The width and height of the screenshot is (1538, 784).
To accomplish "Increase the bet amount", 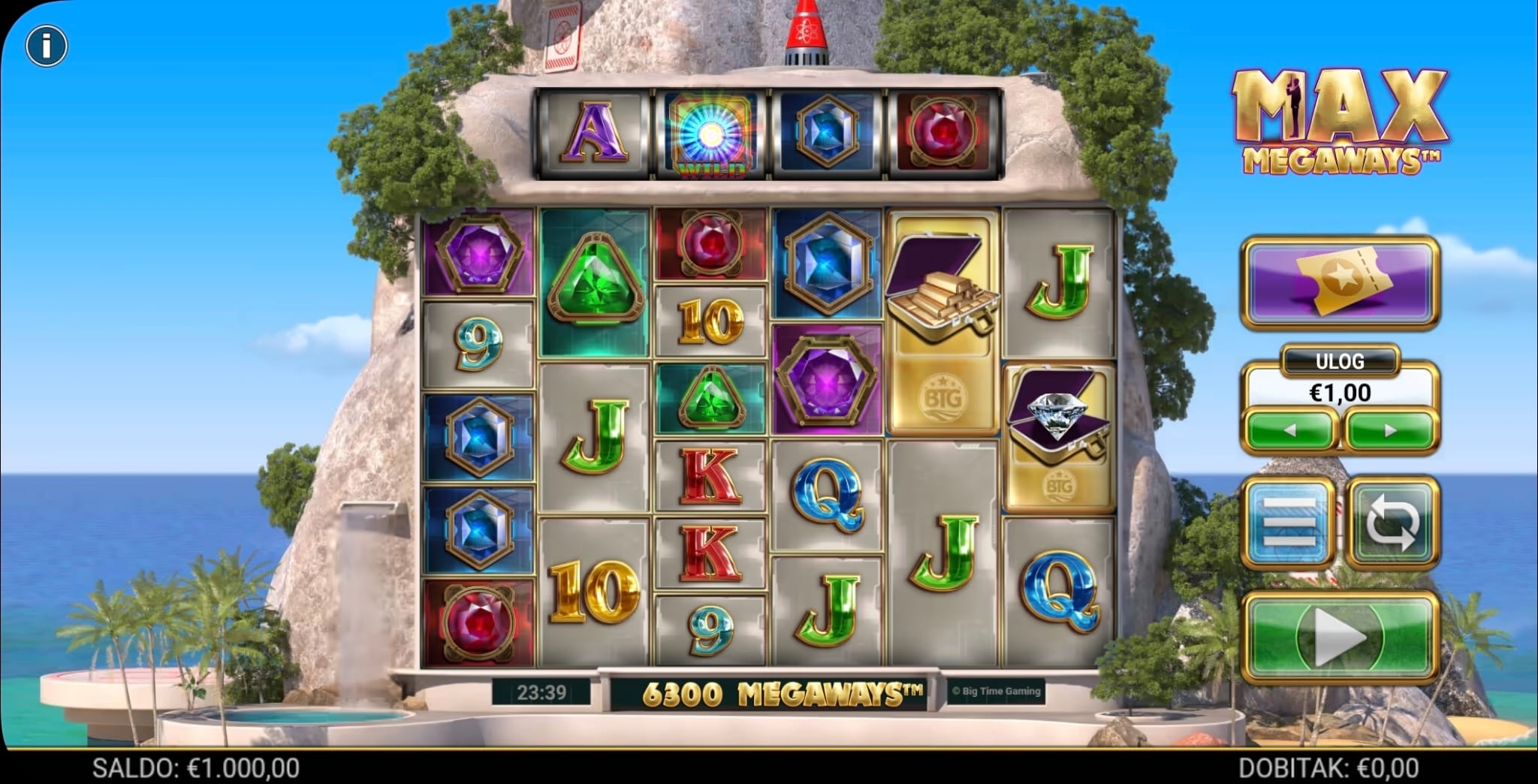I will coord(1390,431).
